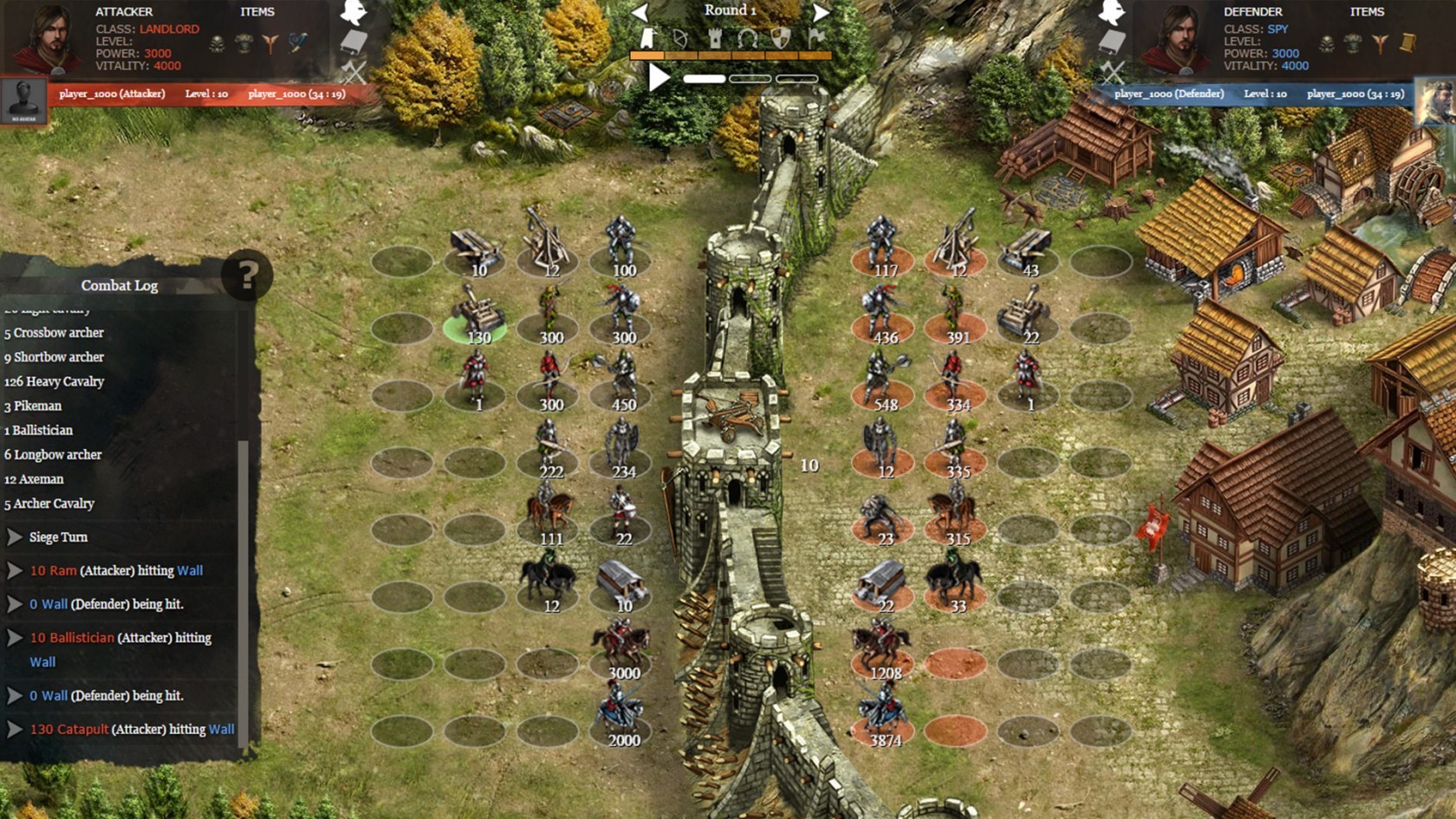
Task: Expand the 10 Ram hitting Wall entry
Action: (15, 570)
